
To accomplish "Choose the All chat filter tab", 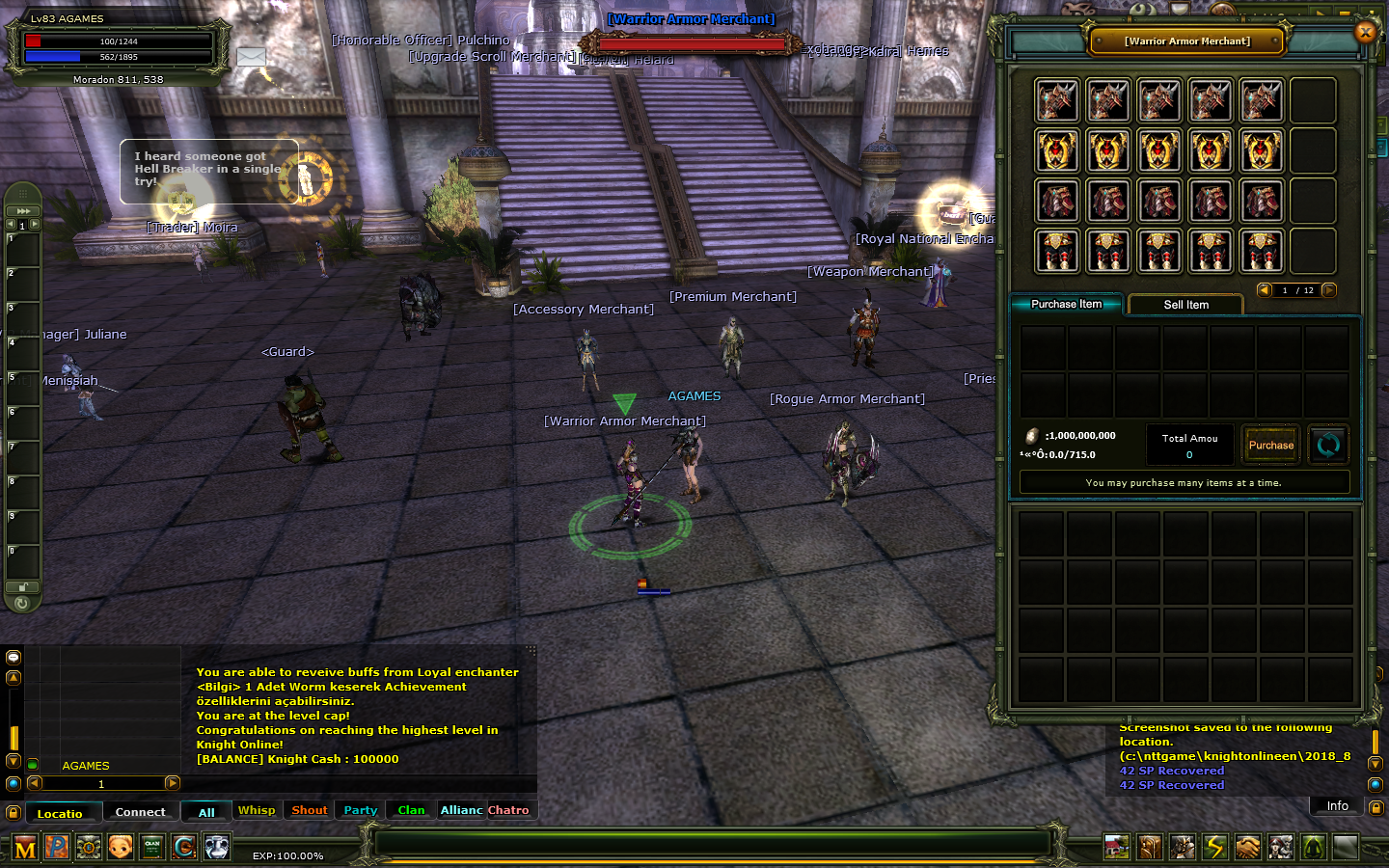I will [x=206, y=812].
